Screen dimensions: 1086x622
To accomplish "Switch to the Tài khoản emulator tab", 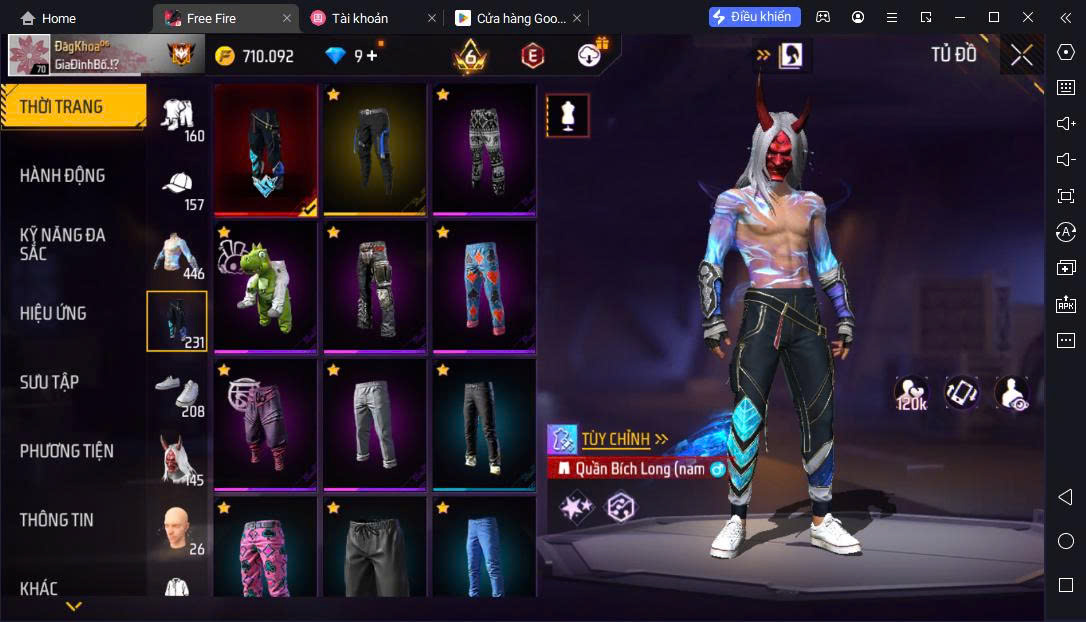I will (360, 18).
